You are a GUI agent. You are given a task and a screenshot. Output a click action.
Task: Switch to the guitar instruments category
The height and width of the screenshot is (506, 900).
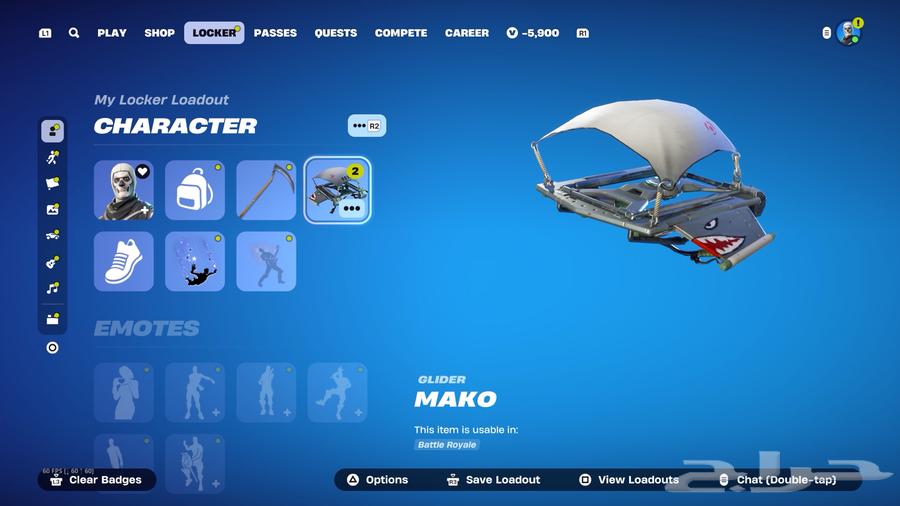coord(53,262)
